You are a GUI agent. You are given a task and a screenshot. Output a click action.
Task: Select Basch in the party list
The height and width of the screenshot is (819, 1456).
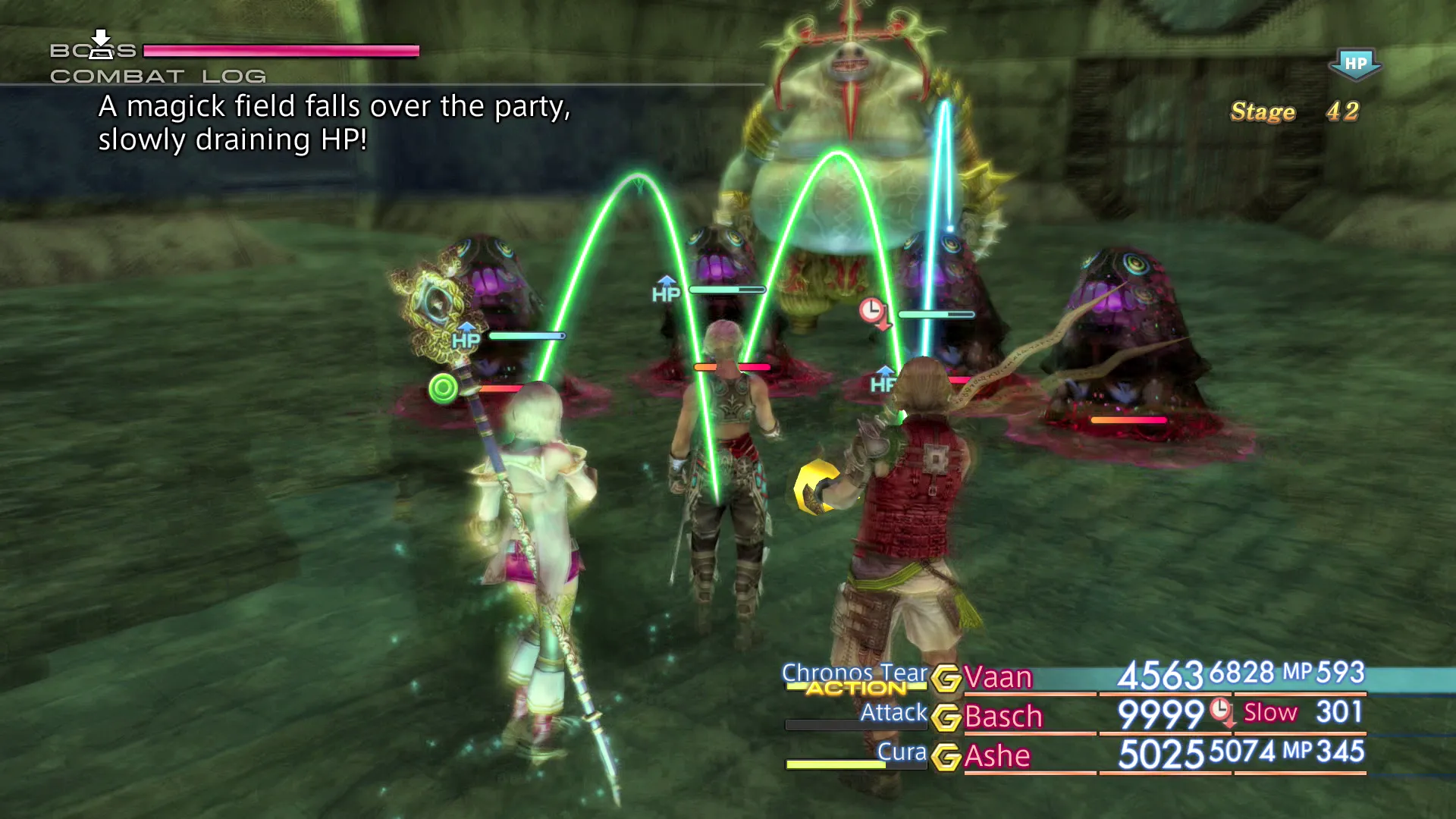click(x=1003, y=717)
